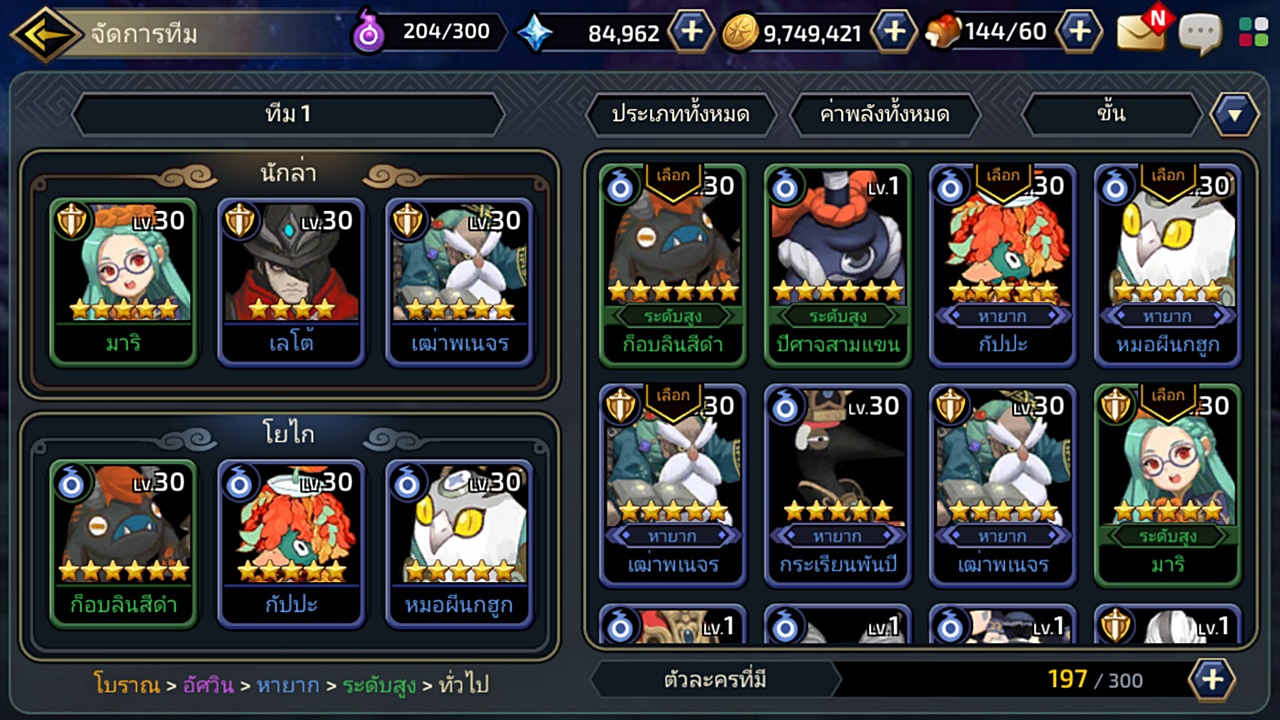Sort characters by ขั้น grade
The image size is (1280, 720).
click(1110, 114)
